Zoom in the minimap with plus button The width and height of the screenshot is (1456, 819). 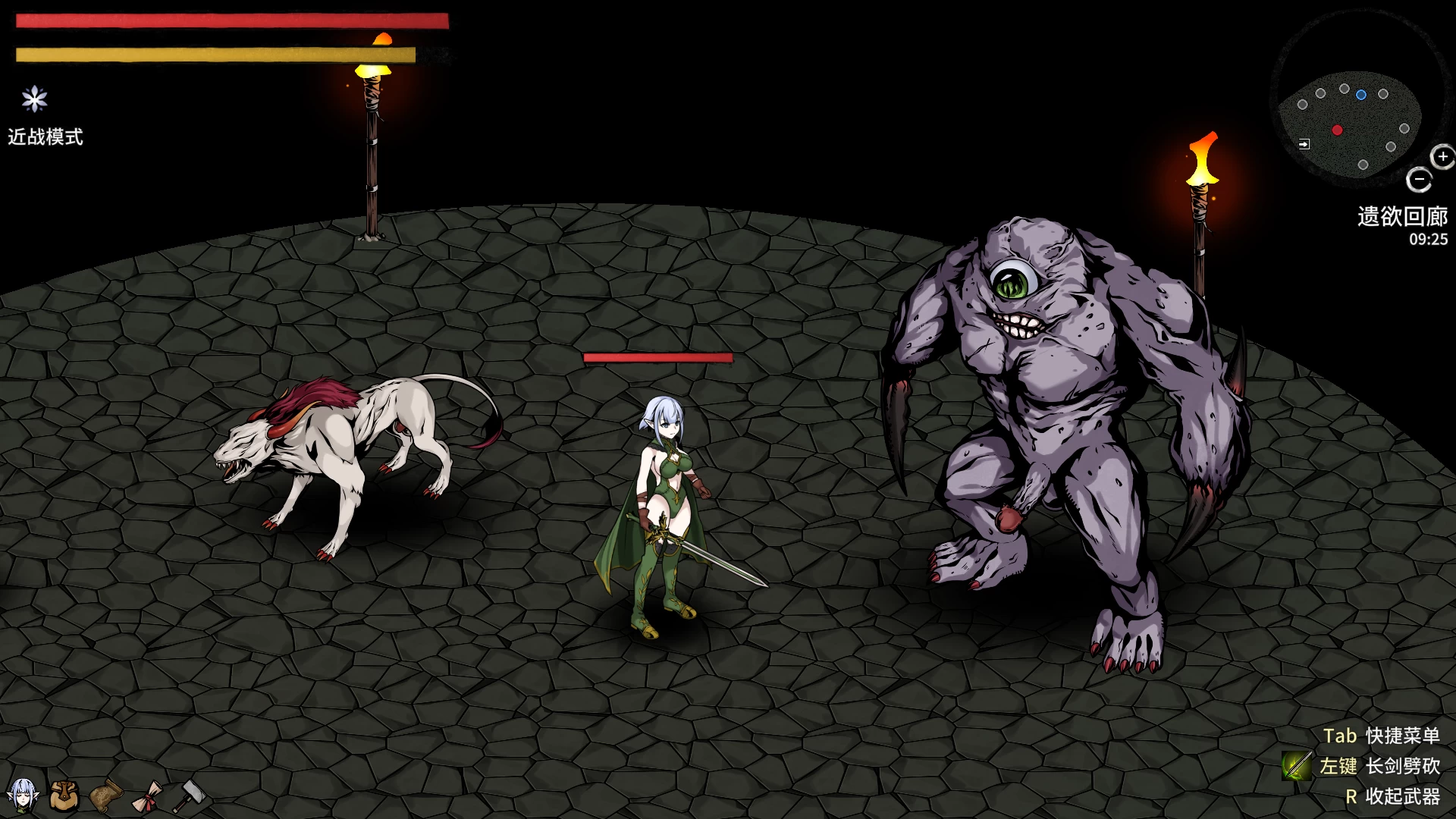[1442, 157]
